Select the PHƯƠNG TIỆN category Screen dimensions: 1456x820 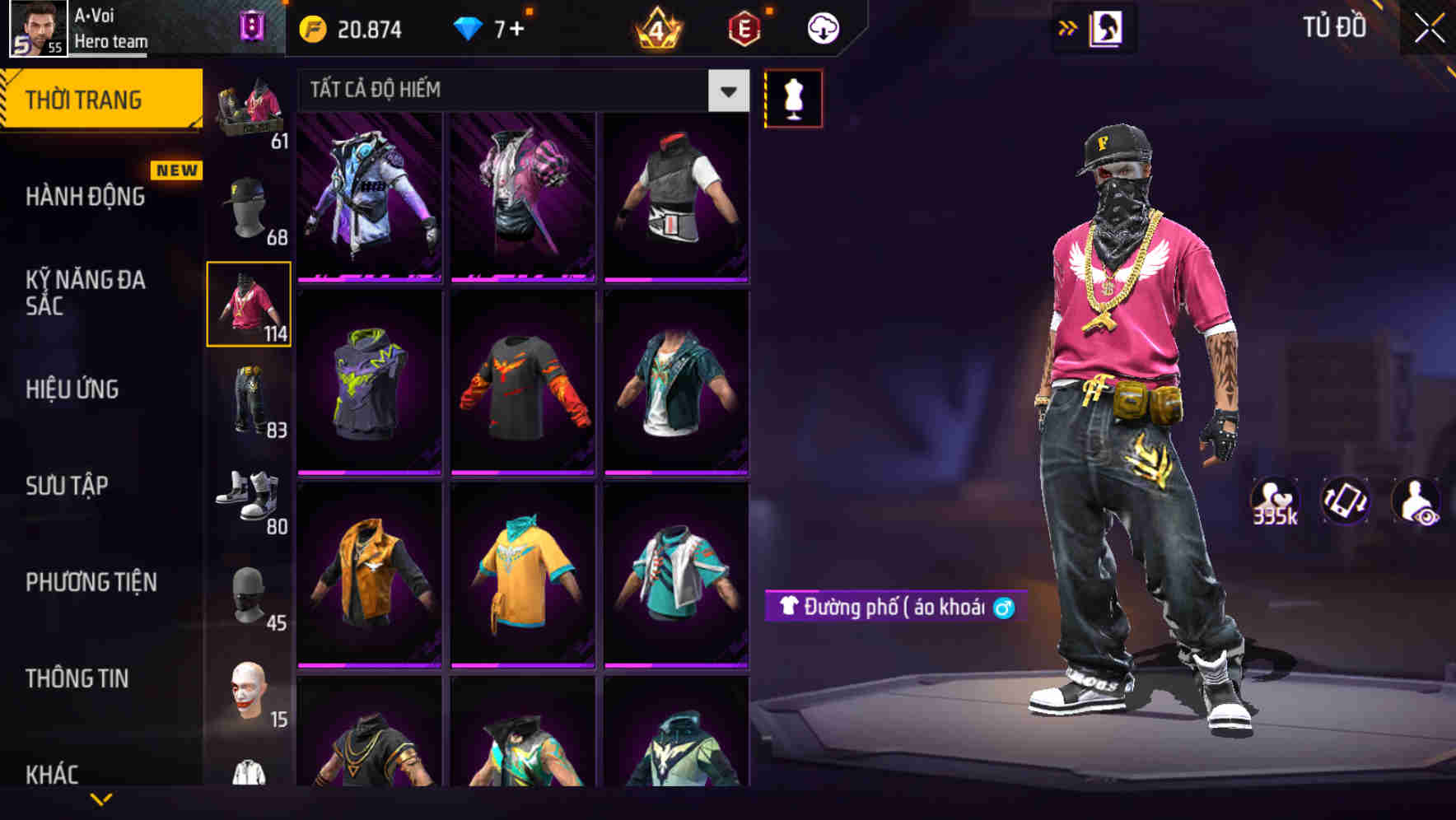[91, 582]
